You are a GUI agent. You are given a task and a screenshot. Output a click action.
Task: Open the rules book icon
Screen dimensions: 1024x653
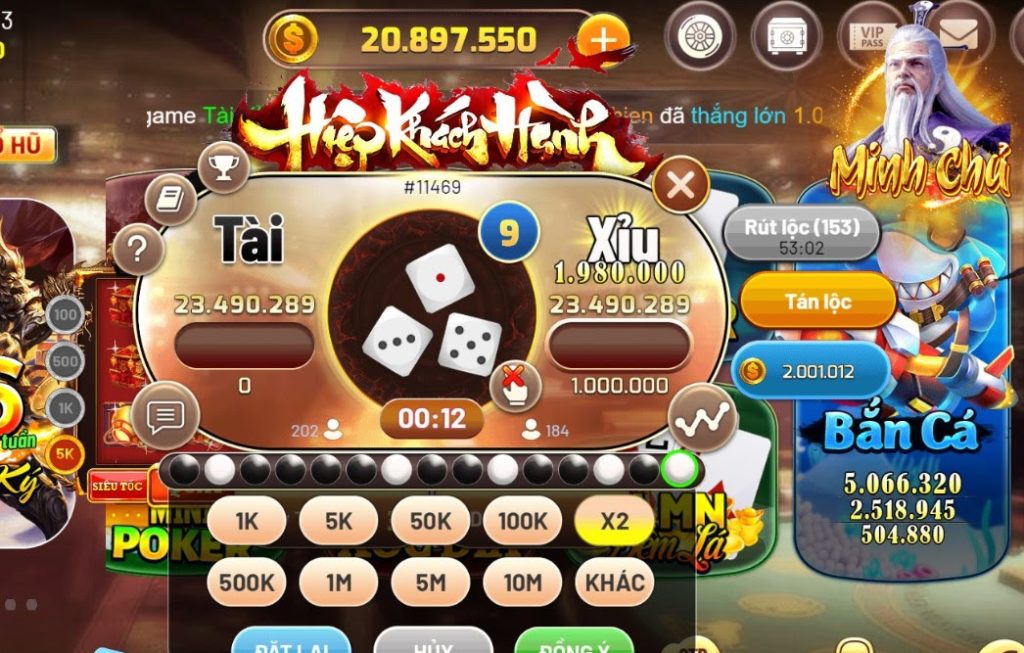[x=171, y=198]
